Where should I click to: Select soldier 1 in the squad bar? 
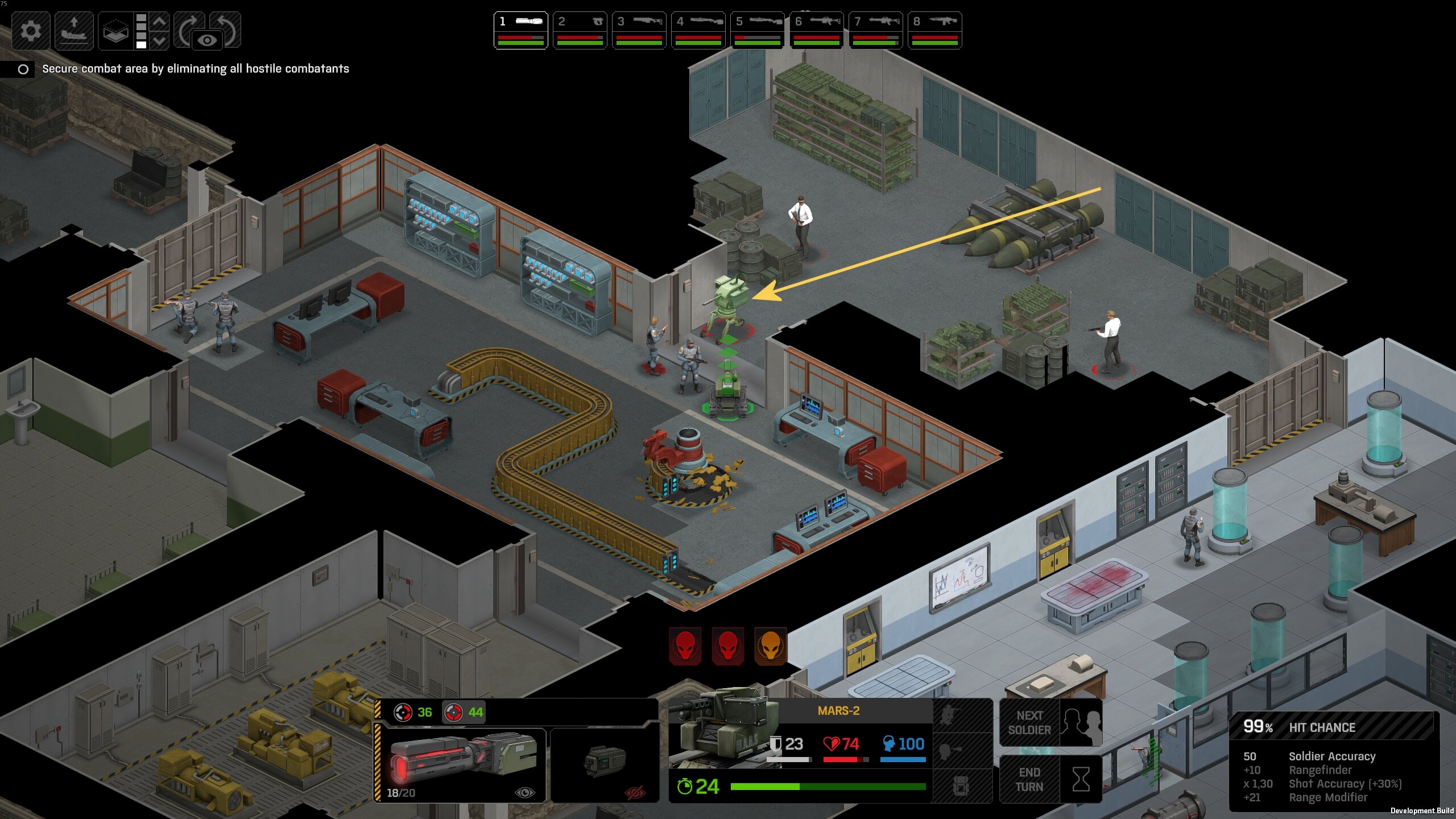point(520,30)
